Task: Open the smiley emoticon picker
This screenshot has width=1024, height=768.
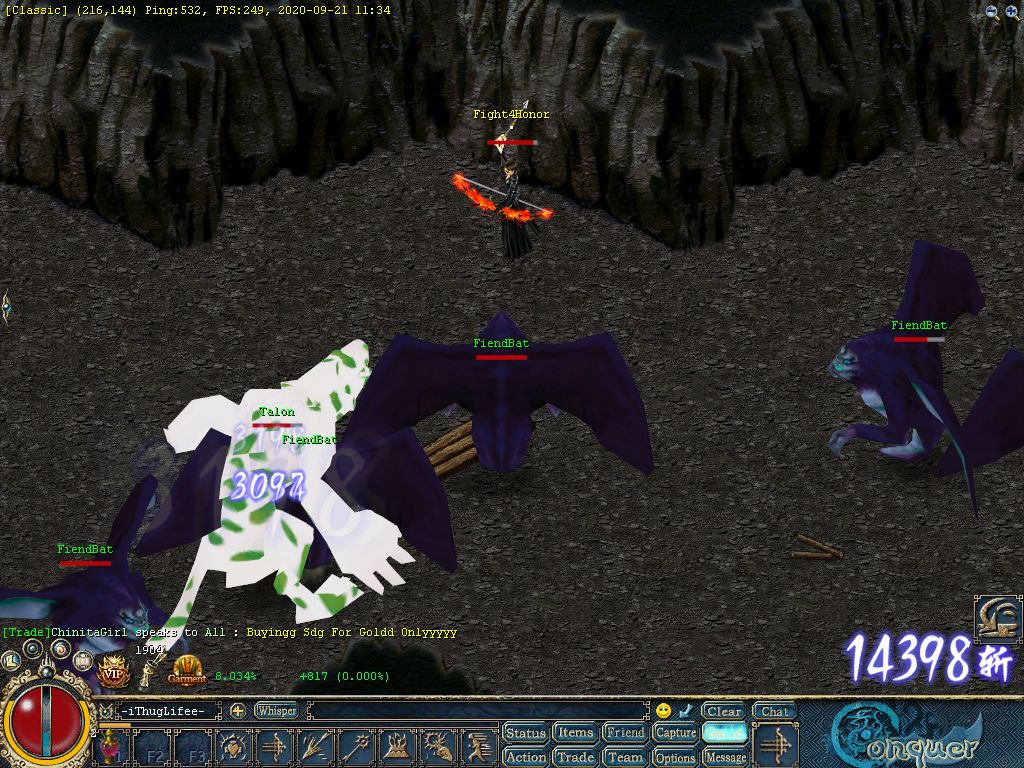Action: (x=663, y=711)
